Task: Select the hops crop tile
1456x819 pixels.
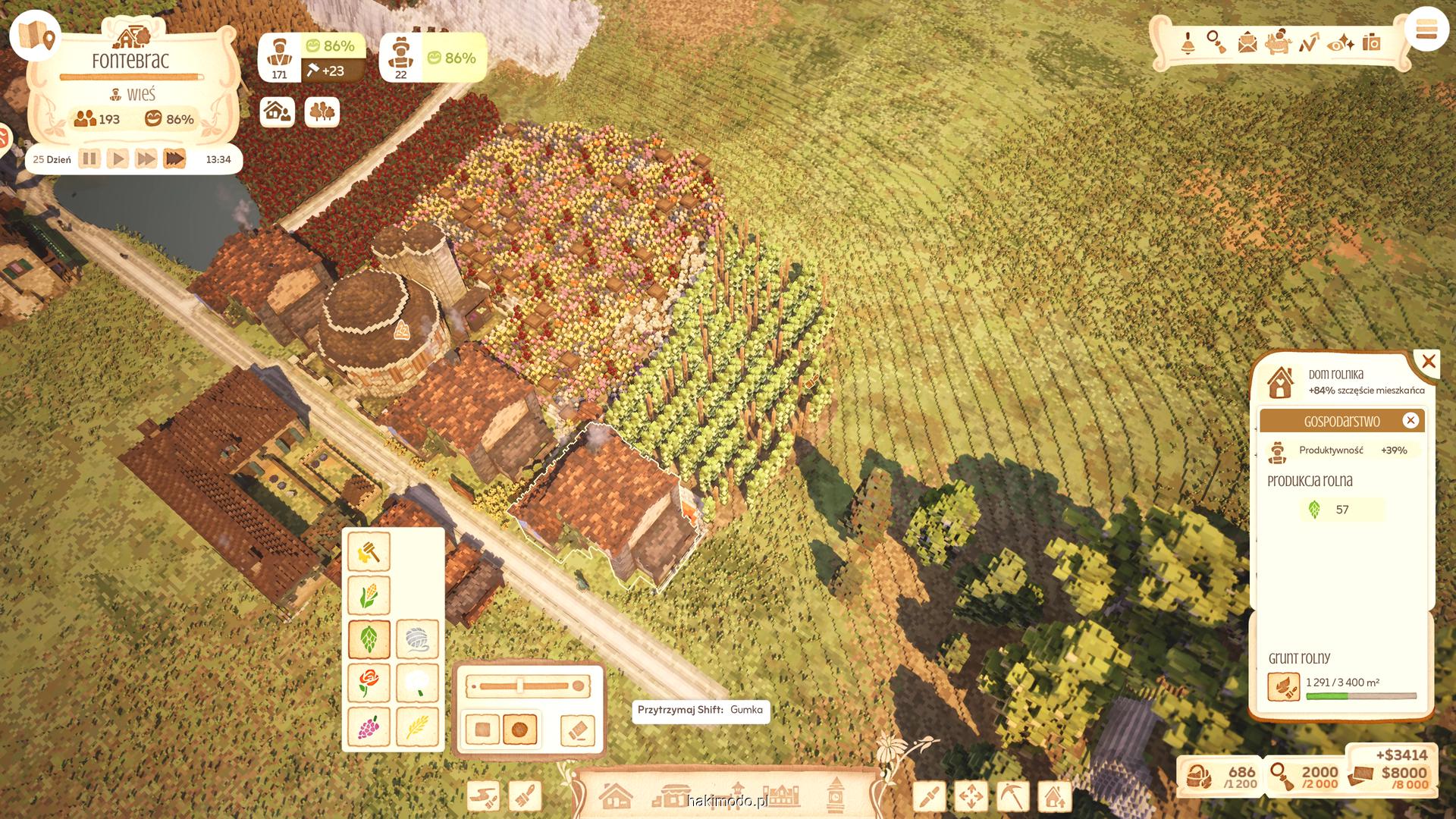Action: click(369, 639)
